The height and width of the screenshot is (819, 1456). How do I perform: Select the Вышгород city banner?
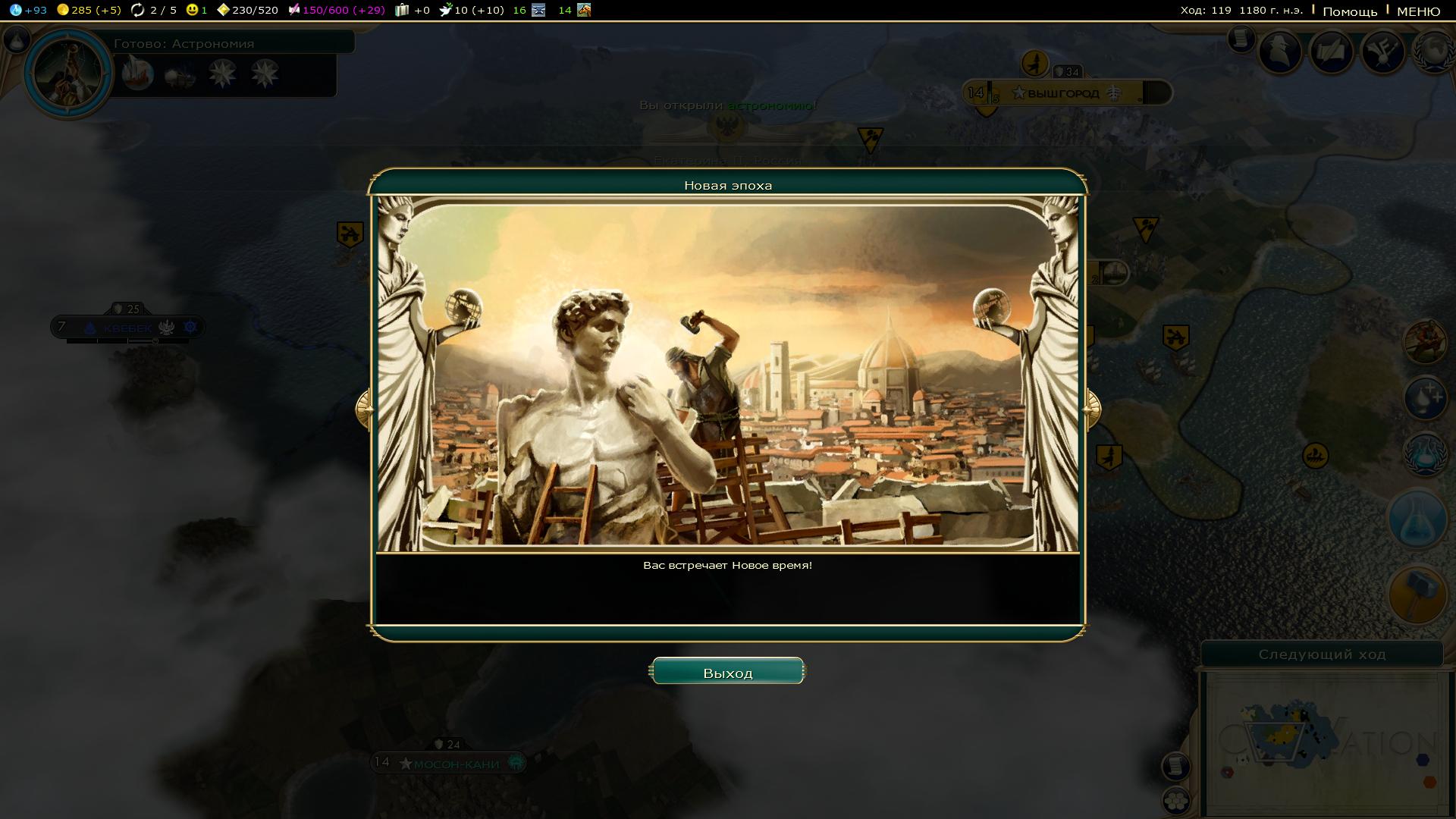(1064, 93)
